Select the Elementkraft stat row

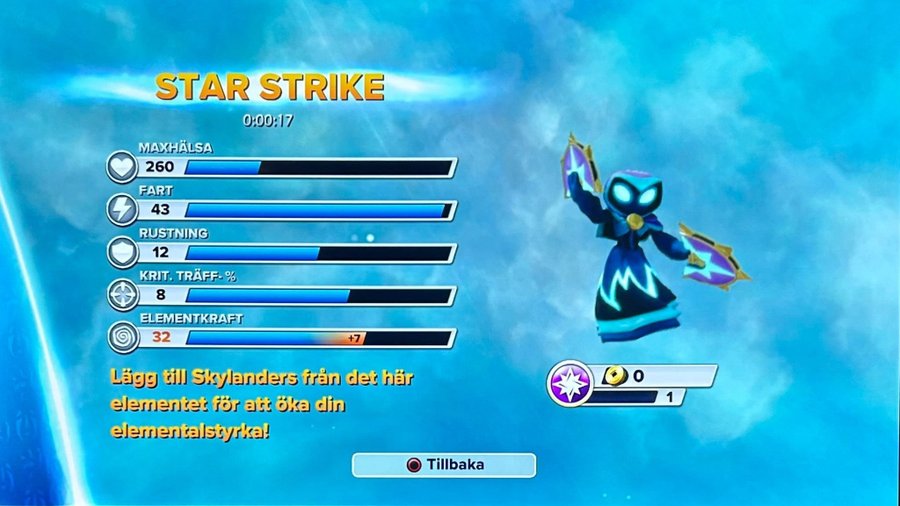(285, 338)
